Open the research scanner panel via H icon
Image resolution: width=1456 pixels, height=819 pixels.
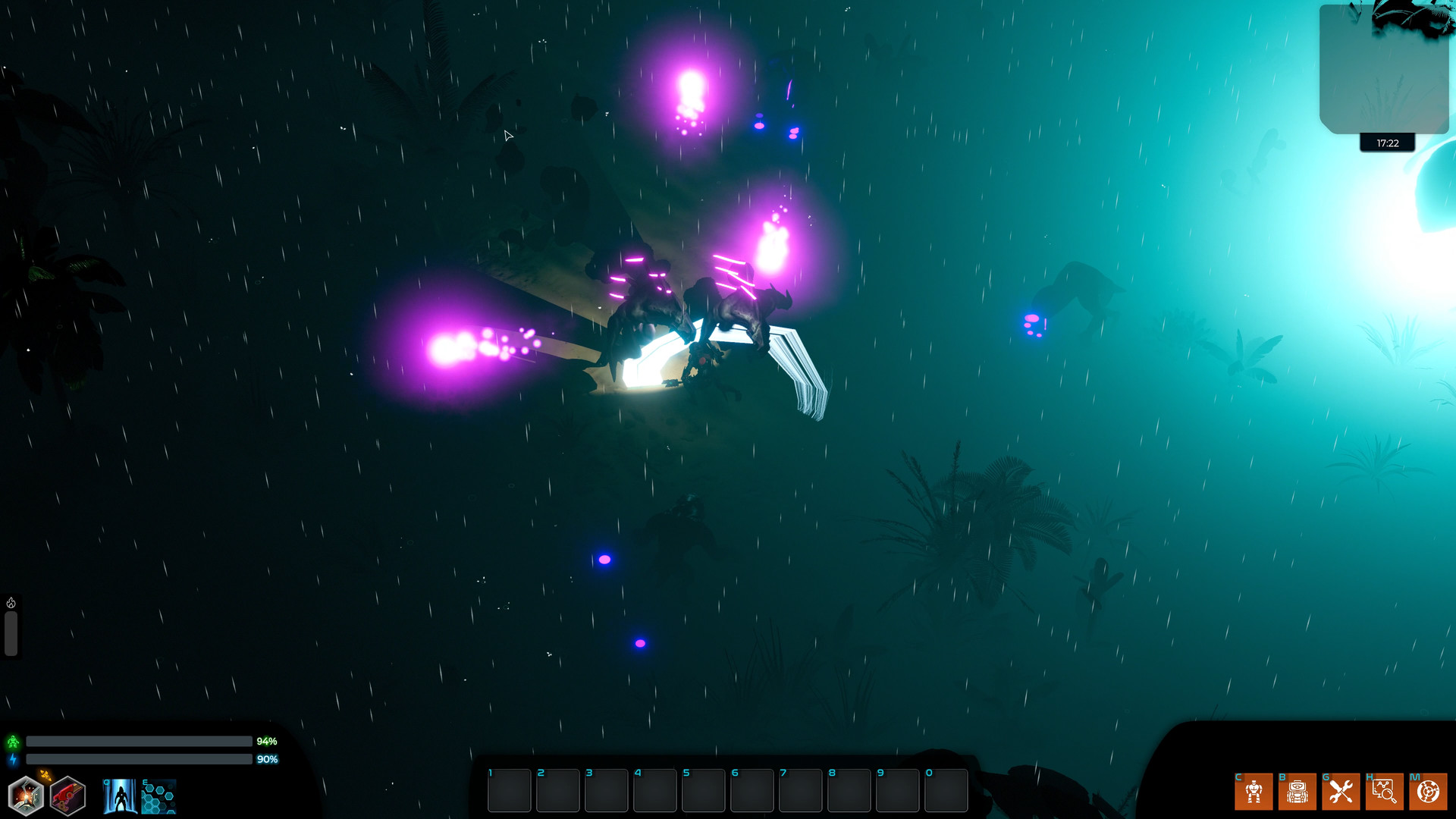click(1385, 792)
